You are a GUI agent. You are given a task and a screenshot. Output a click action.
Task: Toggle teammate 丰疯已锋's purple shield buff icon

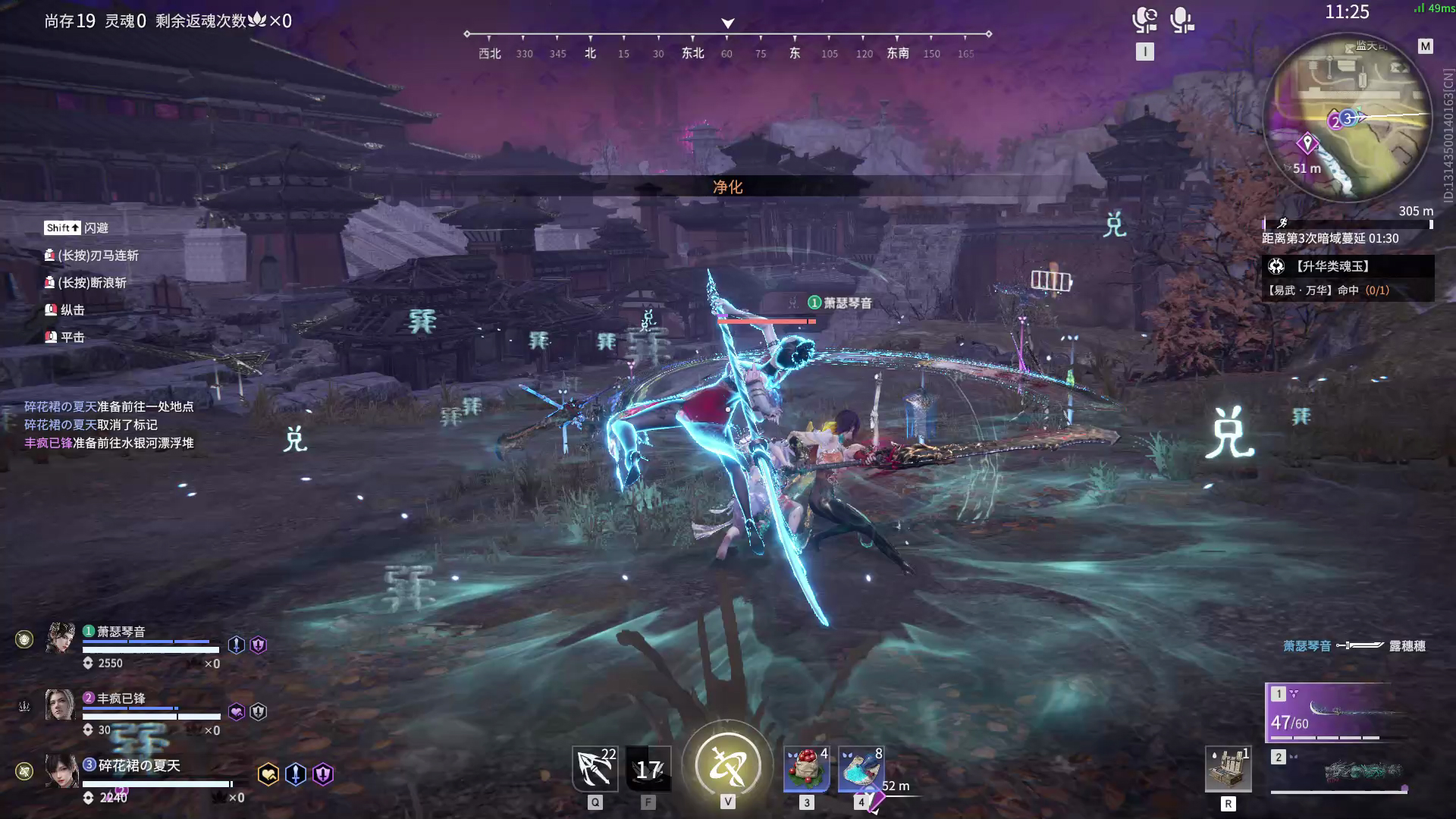258,710
